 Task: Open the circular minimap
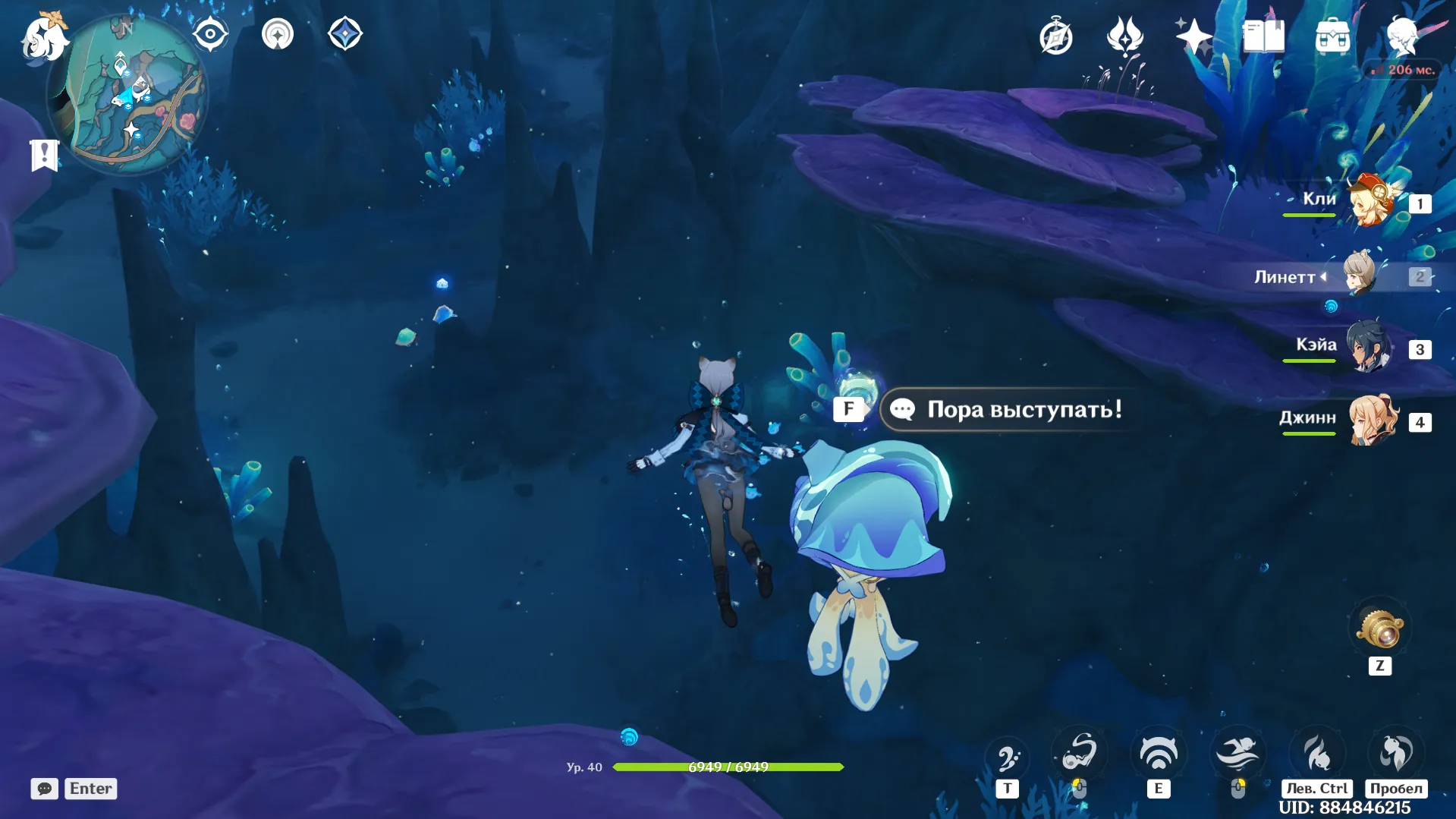[x=127, y=93]
